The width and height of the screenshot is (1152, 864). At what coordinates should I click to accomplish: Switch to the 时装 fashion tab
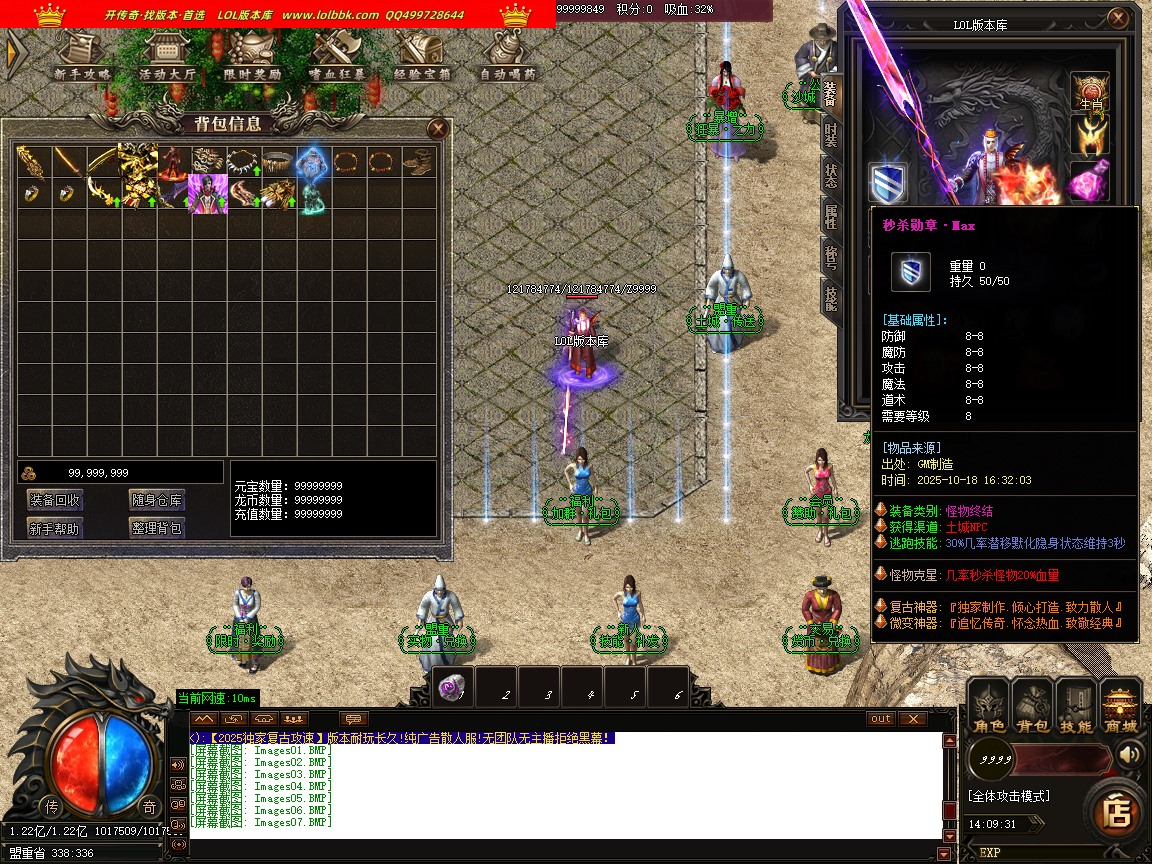[x=830, y=137]
